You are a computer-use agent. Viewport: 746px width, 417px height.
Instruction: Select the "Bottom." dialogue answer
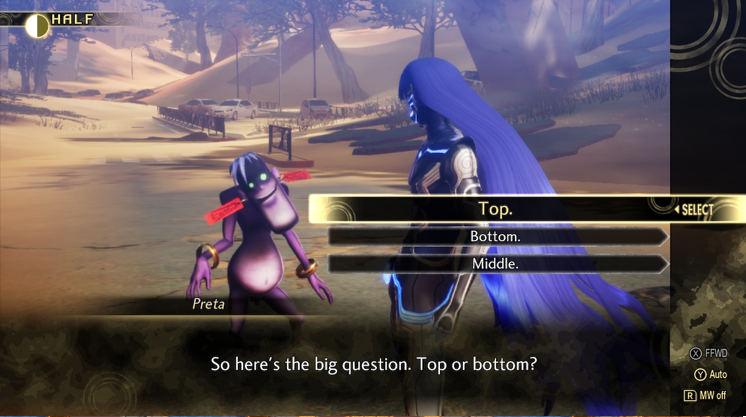click(x=495, y=237)
